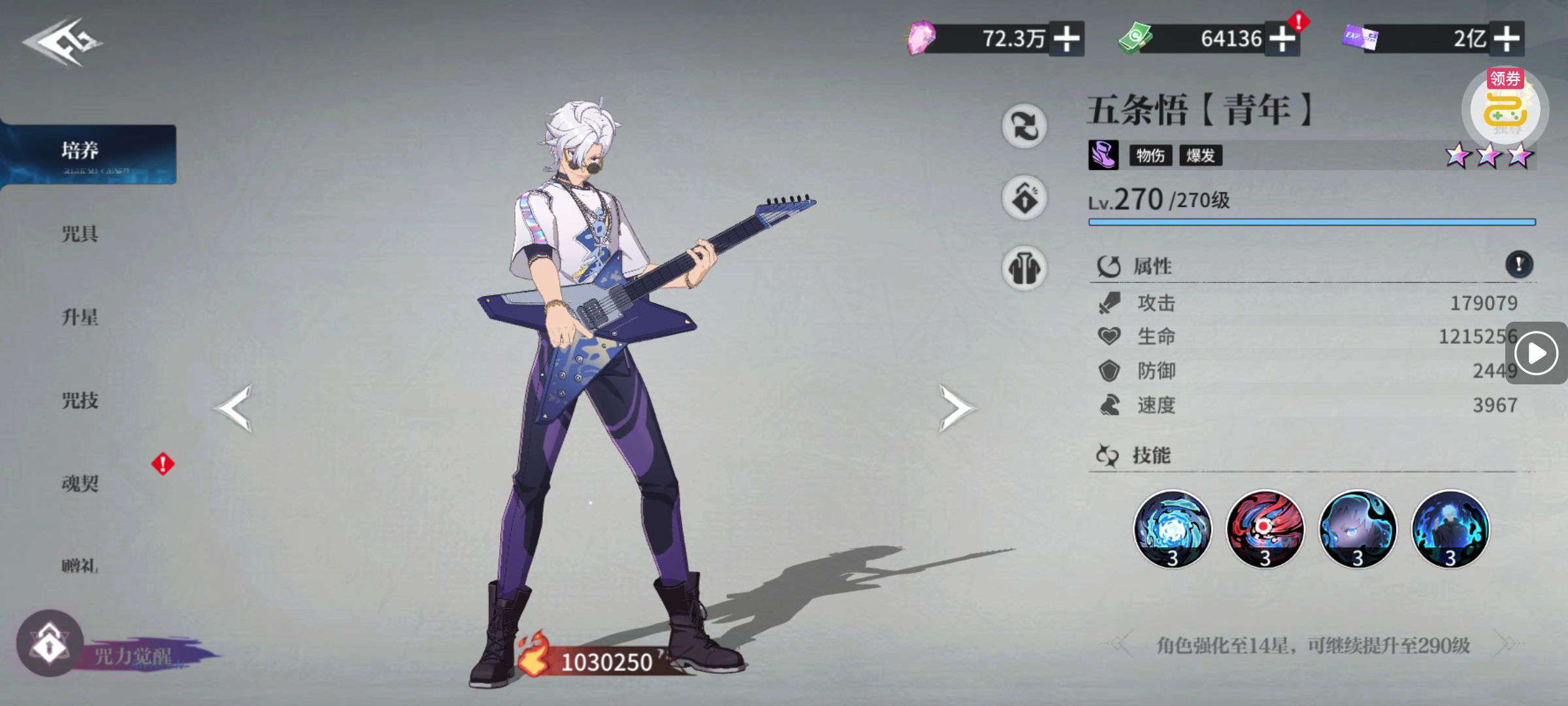Open the 魂契 tab

pos(80,484)
